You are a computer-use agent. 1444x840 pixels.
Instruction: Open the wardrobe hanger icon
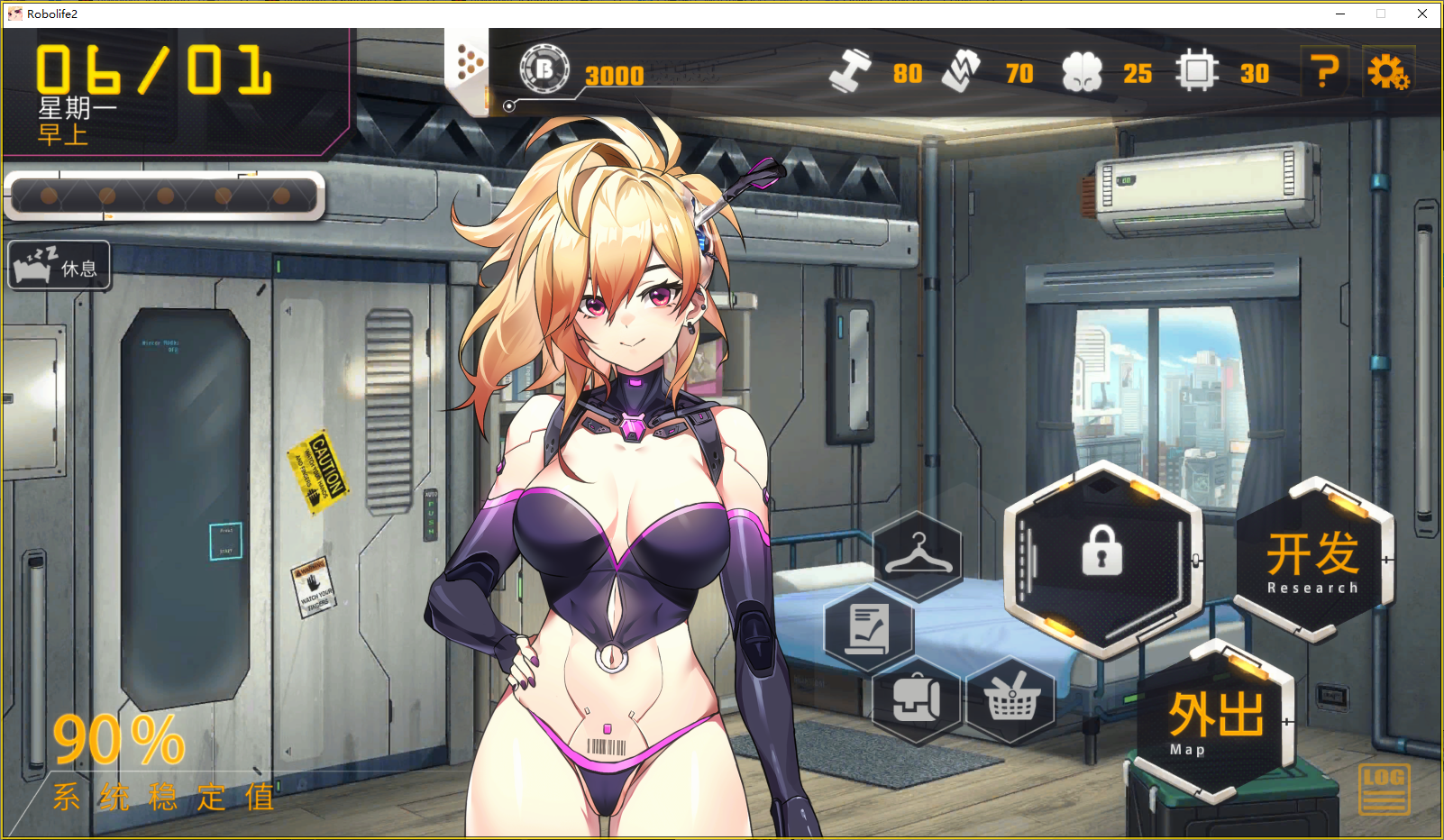tap(918, 553)
